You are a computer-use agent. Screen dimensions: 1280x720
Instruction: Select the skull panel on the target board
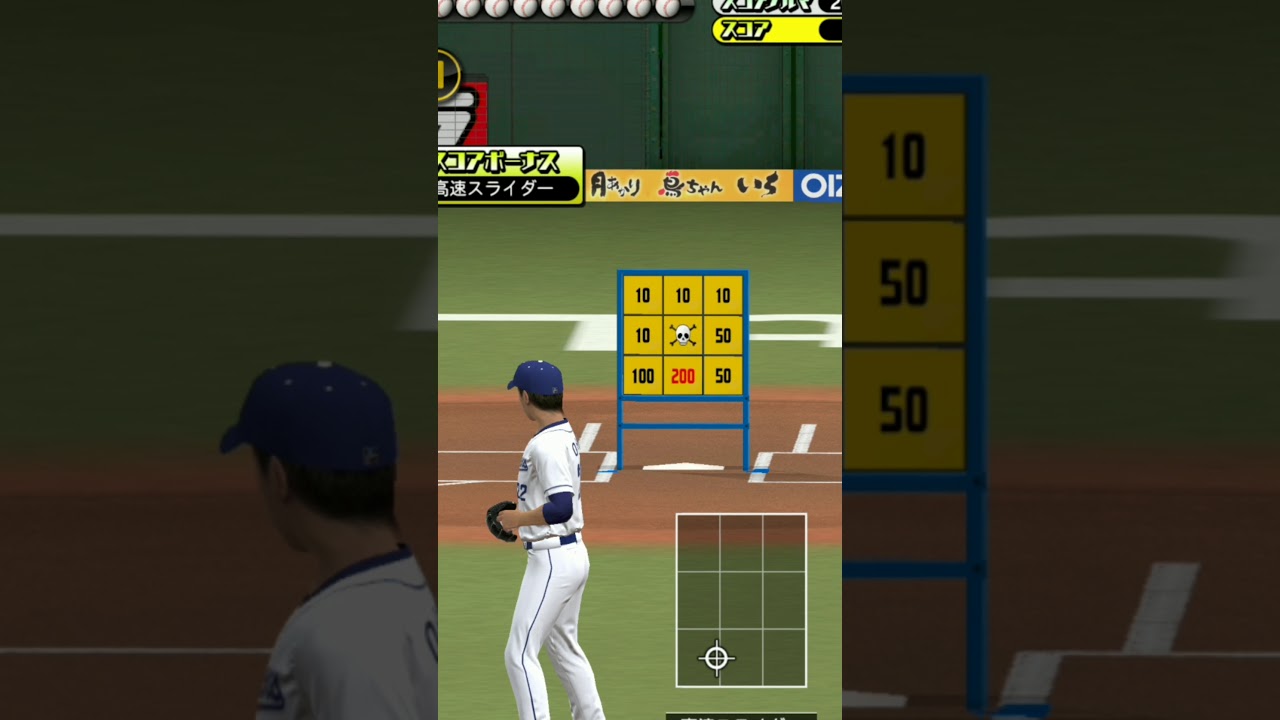(683, 336)
